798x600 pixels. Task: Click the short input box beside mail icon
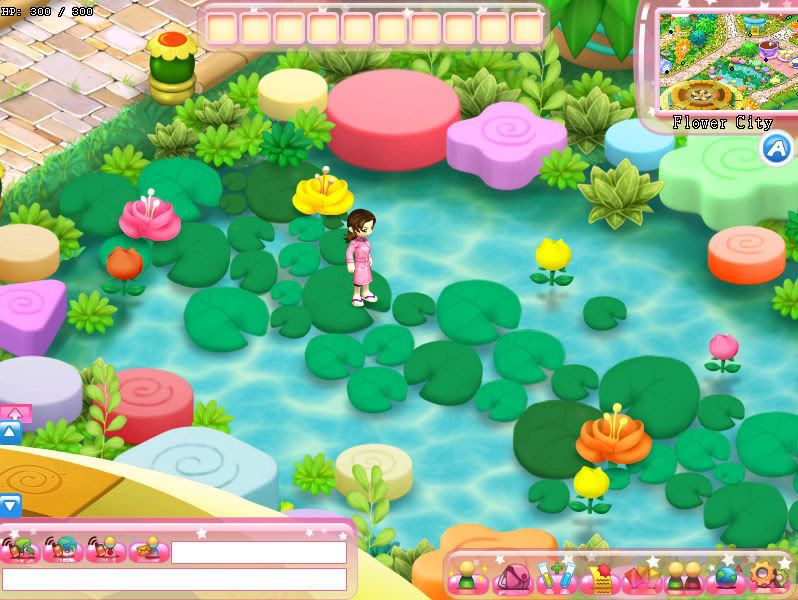(x=258, y=552)
